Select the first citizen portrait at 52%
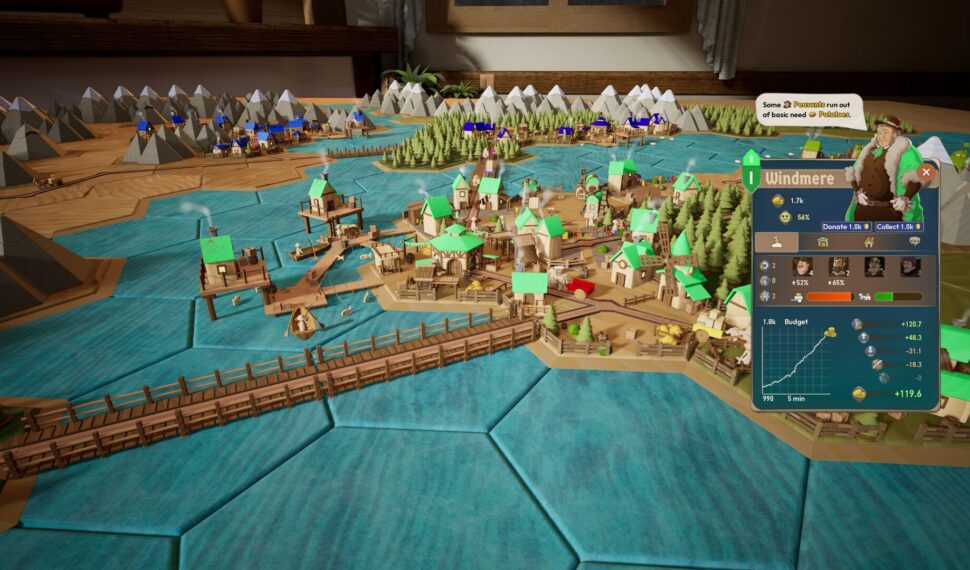The width and height of the screenshot is (970, 570). tap(801, 267)
